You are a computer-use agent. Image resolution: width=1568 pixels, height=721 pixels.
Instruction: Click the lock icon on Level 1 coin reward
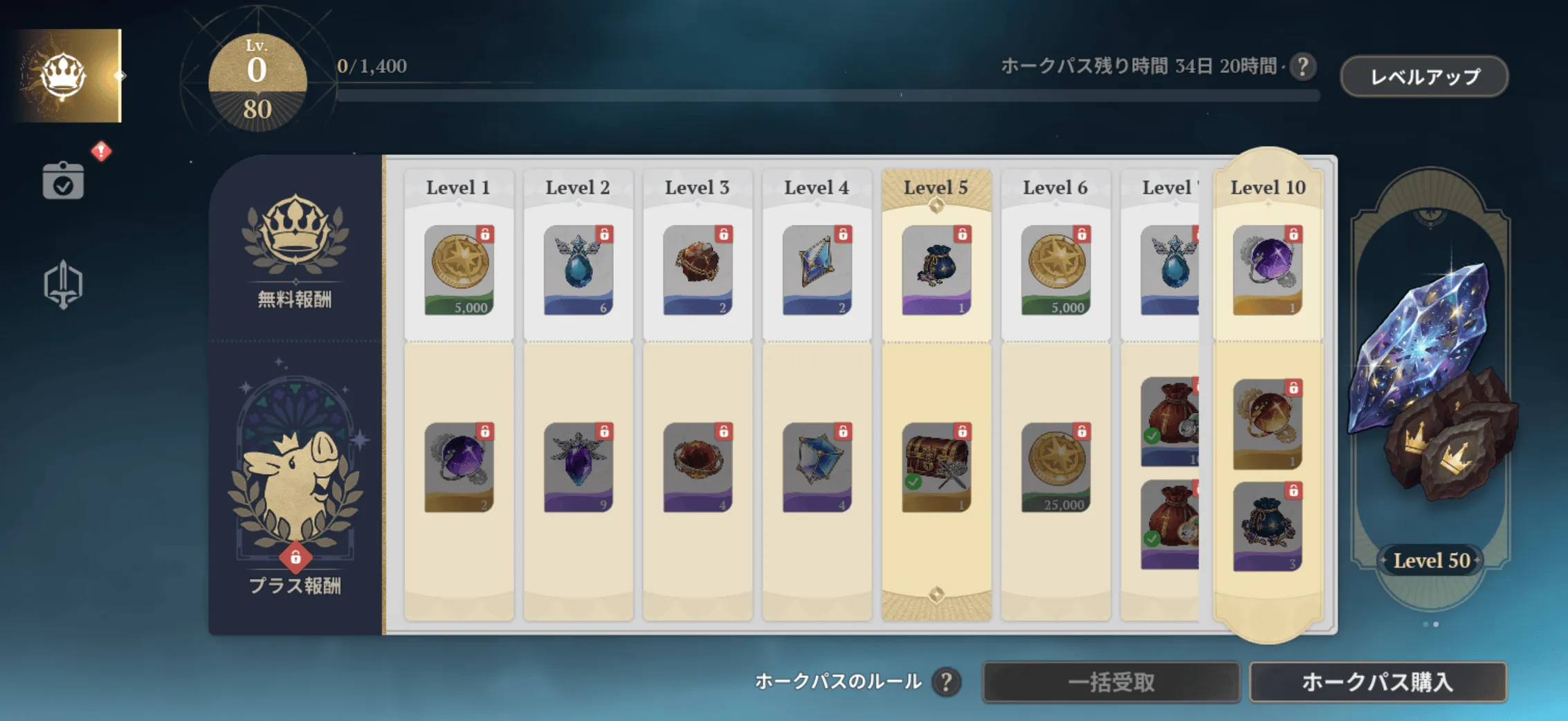coord(485,234)
